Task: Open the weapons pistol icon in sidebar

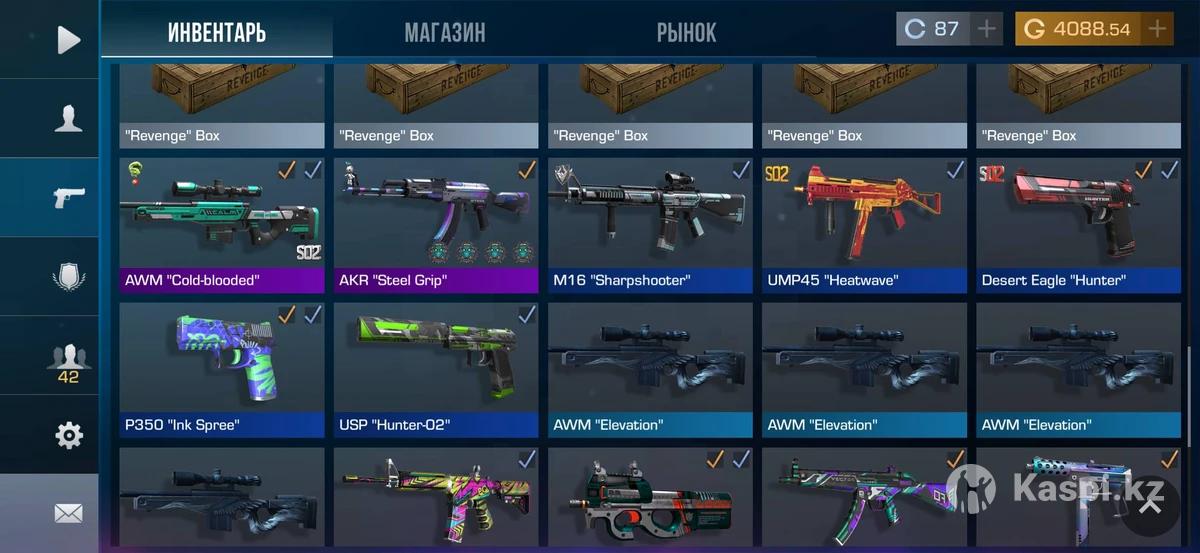Action: click(68, 197)
